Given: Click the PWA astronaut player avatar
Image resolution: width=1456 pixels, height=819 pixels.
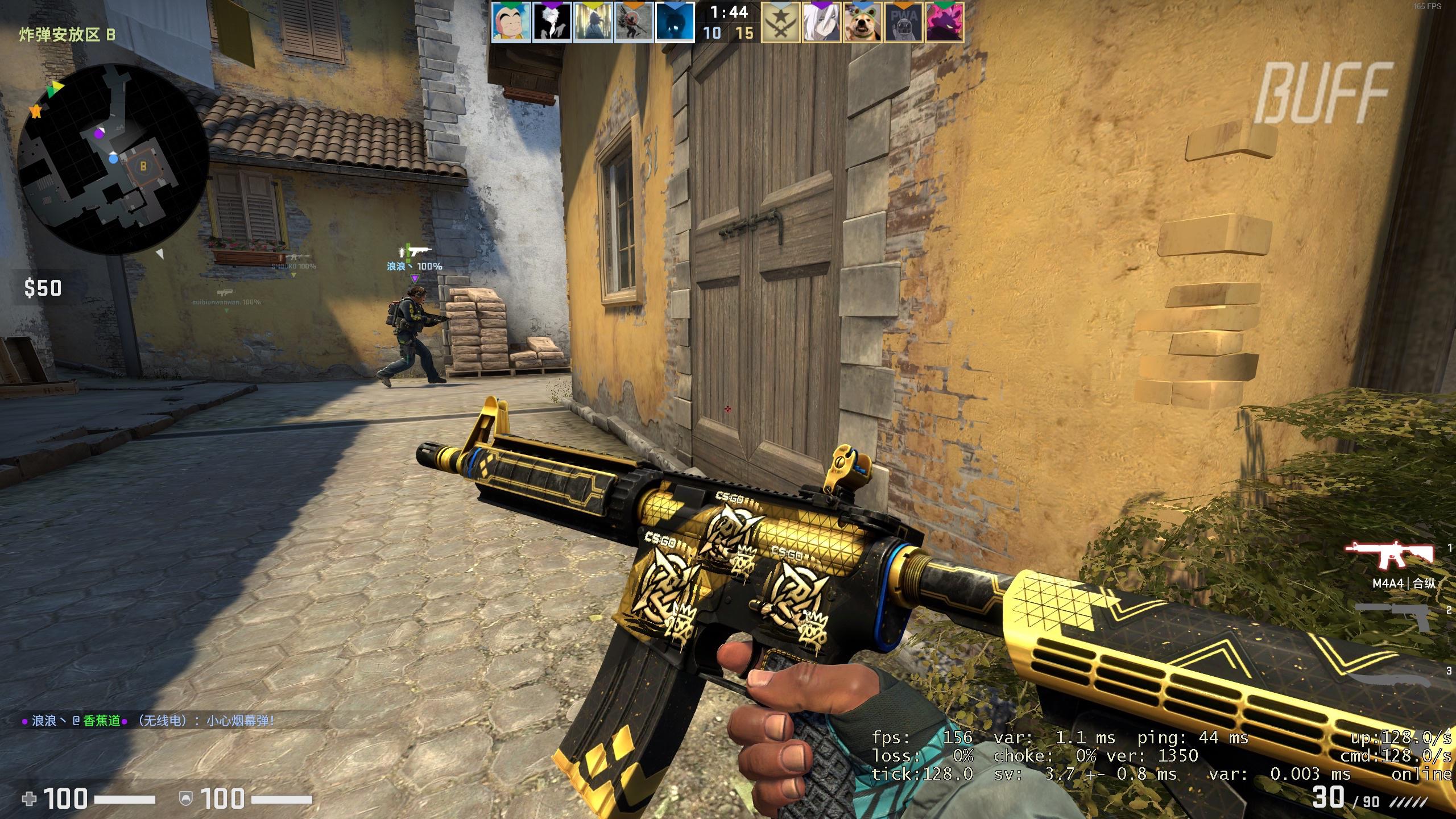Looking at the screenshot, I should (x=904, y=23).
